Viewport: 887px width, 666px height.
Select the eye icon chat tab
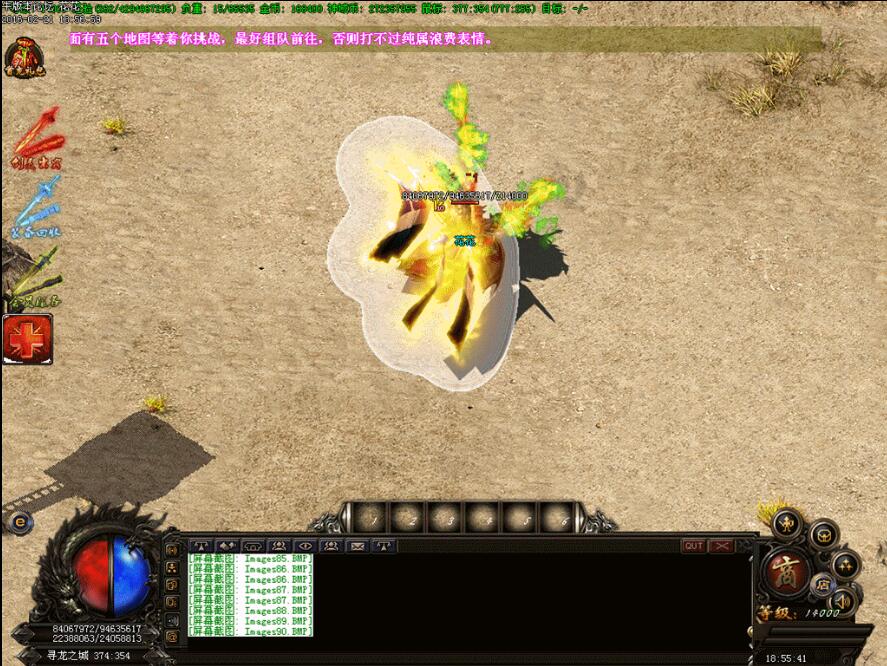tap(305, 546)
